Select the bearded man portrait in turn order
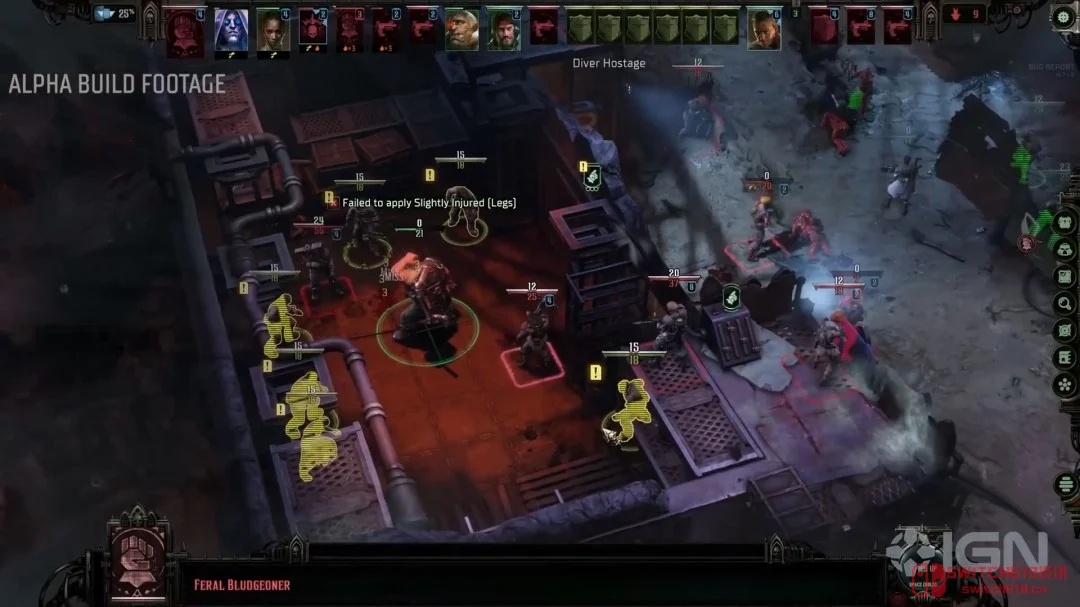Image resolution: width=1080 pixels, height=607 pixels. pyautogui.click(x=503, y=30)
